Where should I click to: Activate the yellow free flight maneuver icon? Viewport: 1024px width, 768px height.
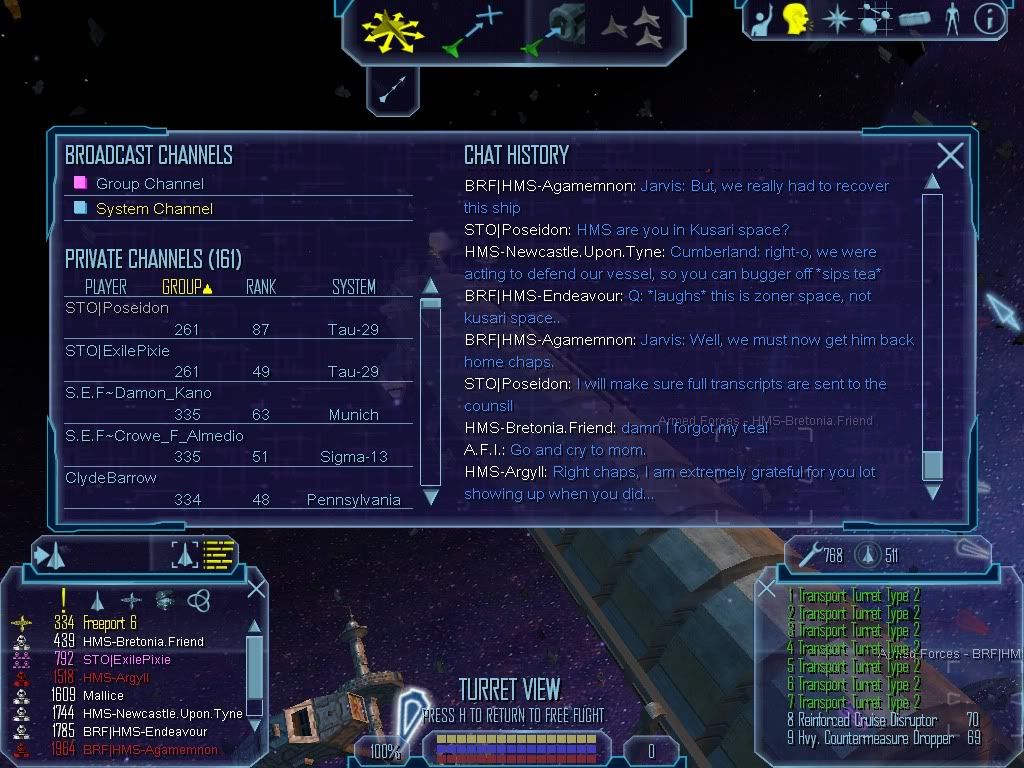pyautogui.click(x=393, y=30)
